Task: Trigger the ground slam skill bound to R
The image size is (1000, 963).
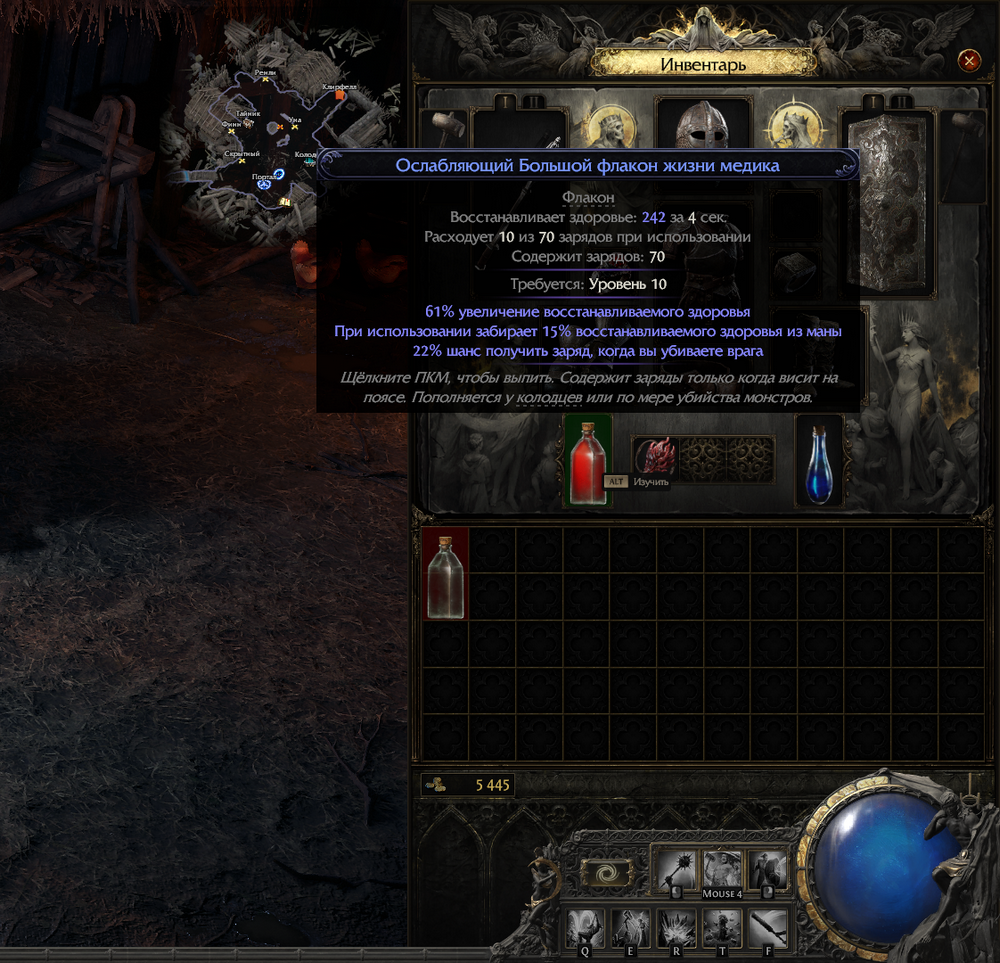Action: tap(676, 929)
